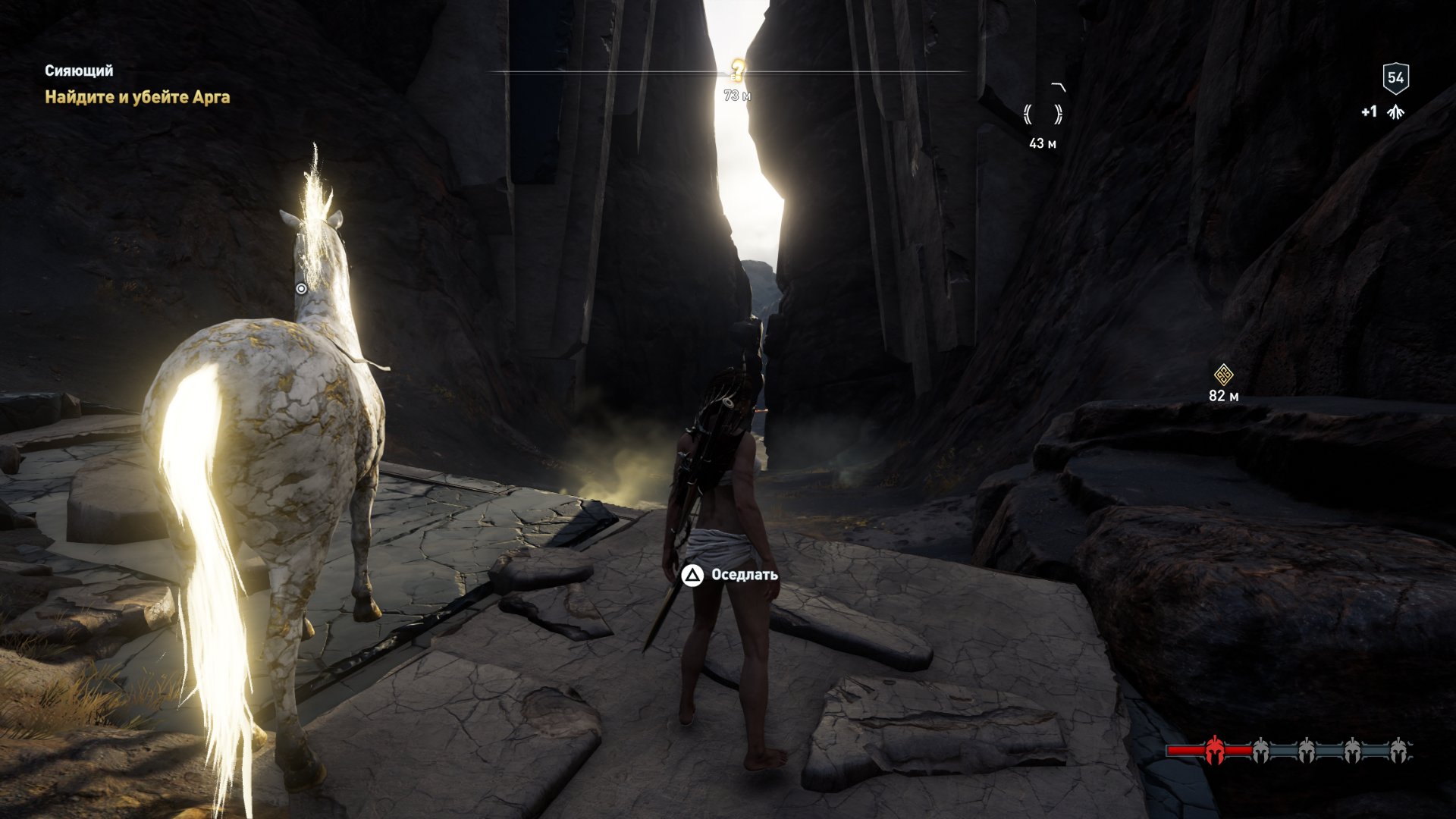Select the quest objective "Найдите и убейте Арга"
1456x819 pixels.
tap(137, 97)
